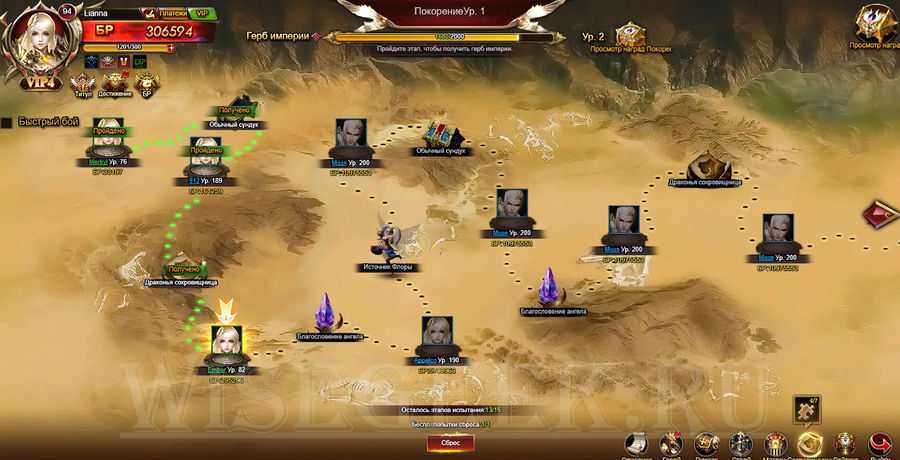Select the highlighted Ур. 82 opponent stage
Image resolution: width=900 pixels, height=460 pixels.
(226, 343)
